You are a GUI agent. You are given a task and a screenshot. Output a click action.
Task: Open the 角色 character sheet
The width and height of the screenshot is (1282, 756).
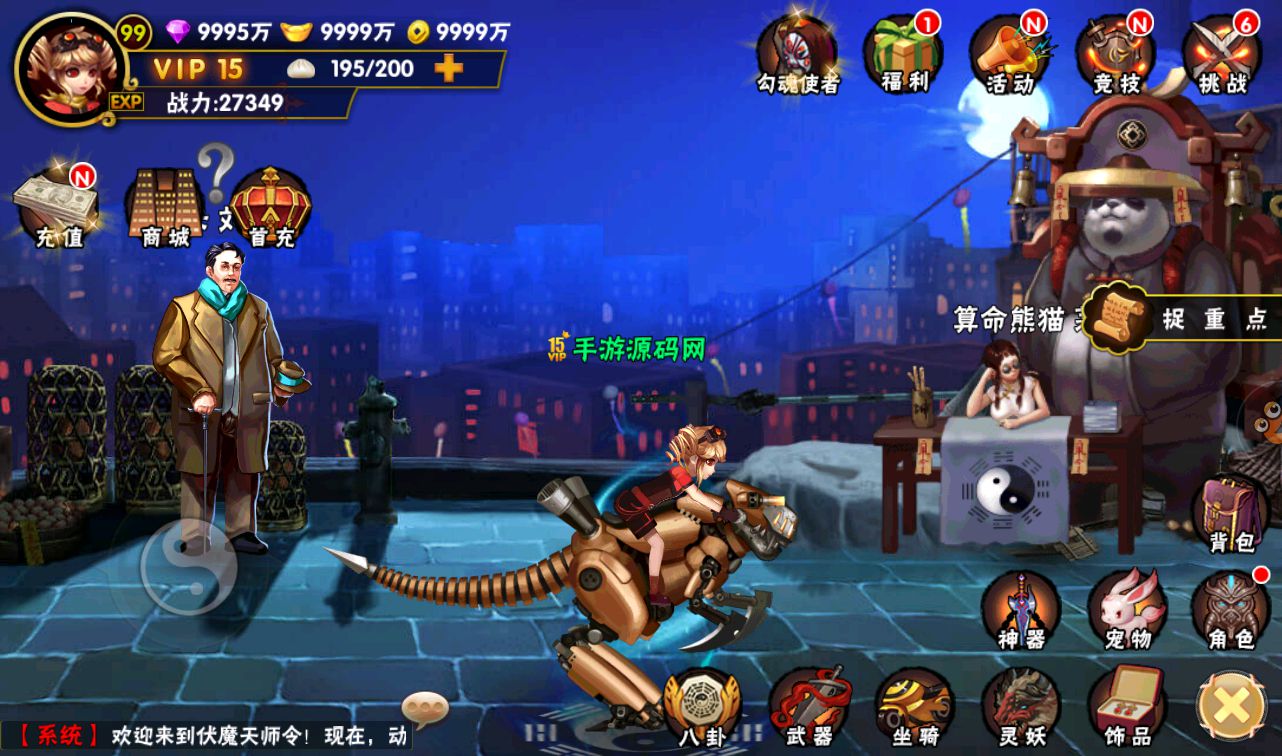pos(1231,610)
